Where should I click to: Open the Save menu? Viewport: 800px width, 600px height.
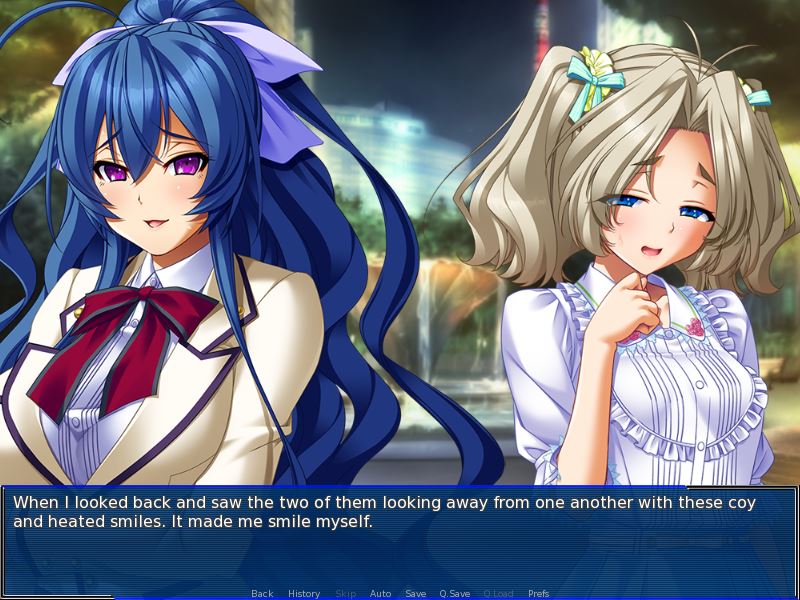416,594
